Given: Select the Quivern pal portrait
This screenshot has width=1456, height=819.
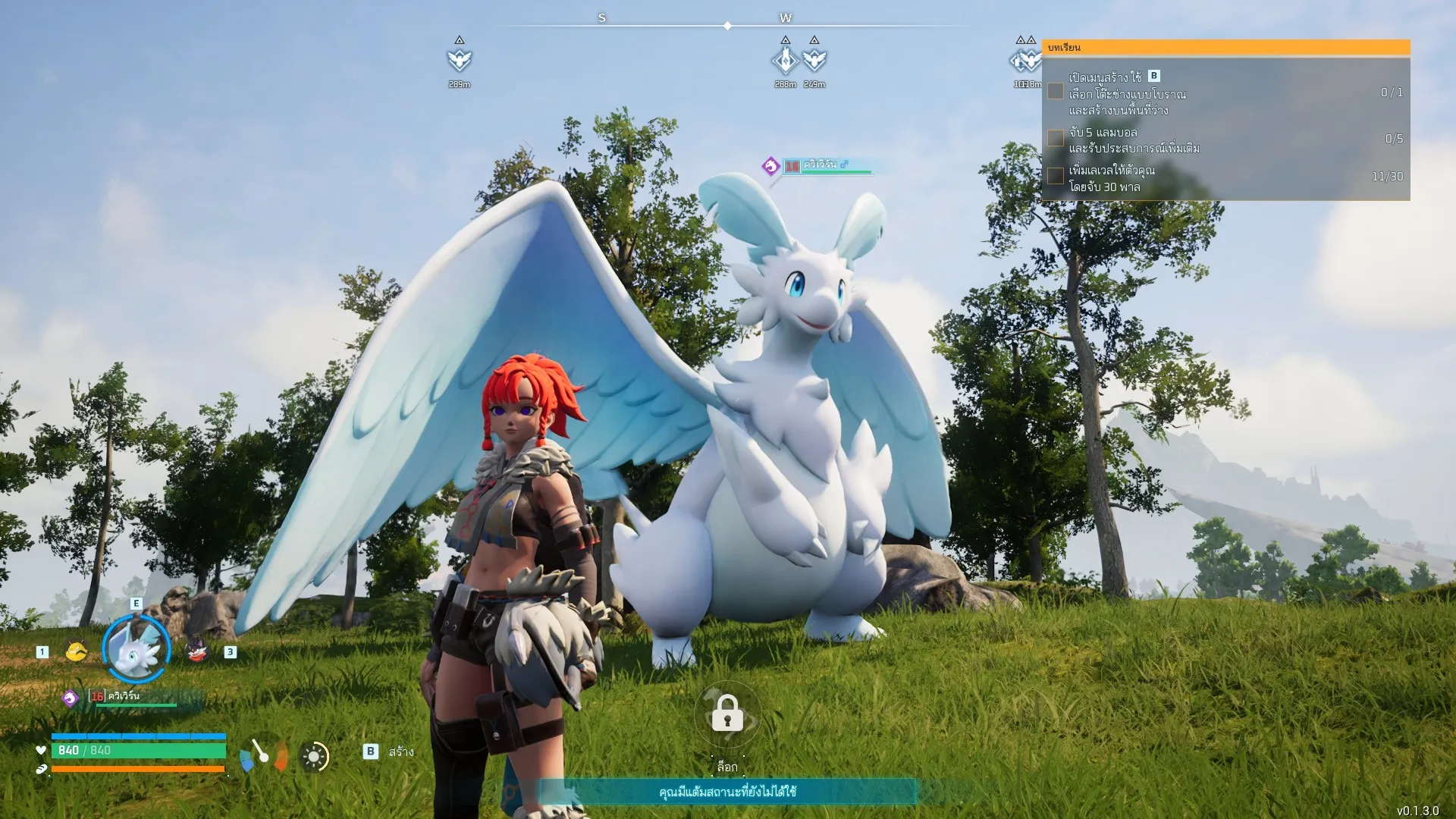Looking at the screenshot, I should point(136,649).
